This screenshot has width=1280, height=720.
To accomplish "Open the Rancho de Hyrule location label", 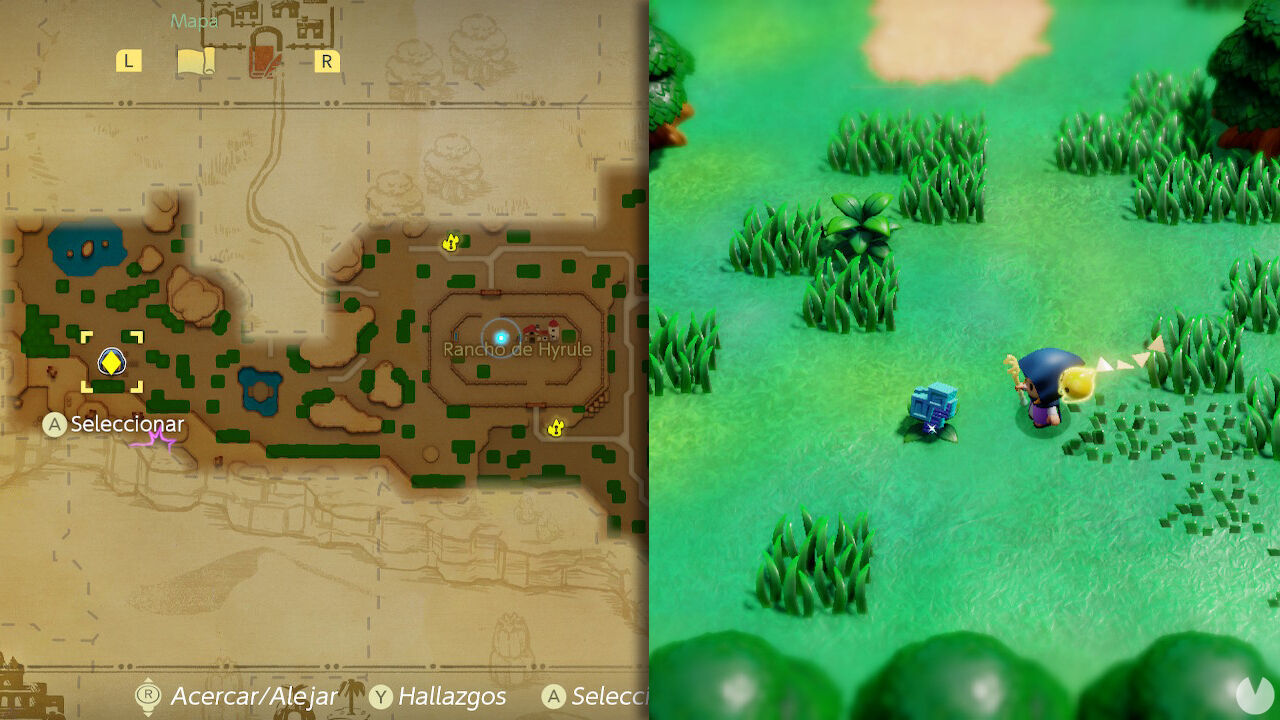I will [x=518, y=348].
